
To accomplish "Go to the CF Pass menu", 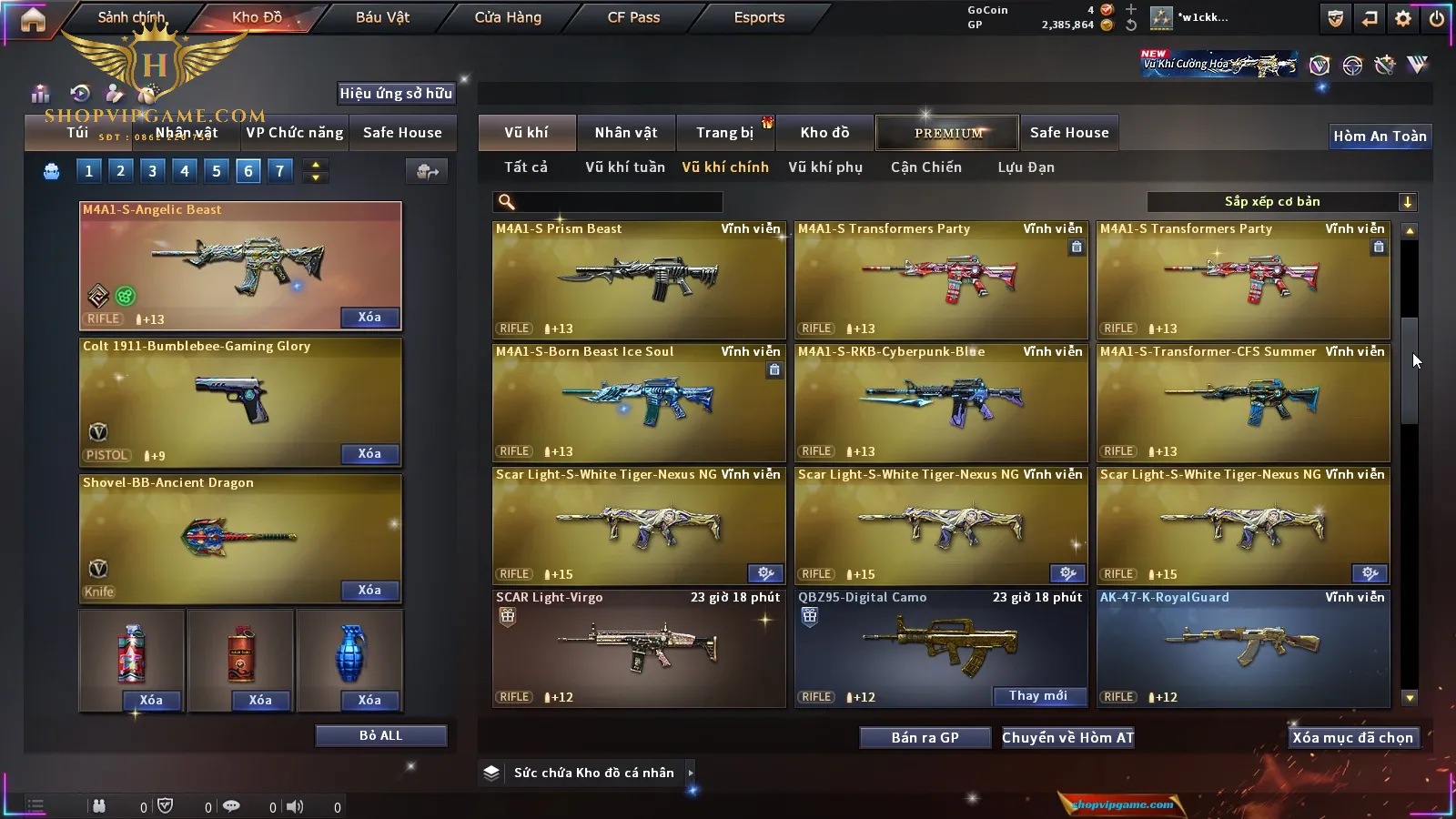I will (x=633, y=17).
